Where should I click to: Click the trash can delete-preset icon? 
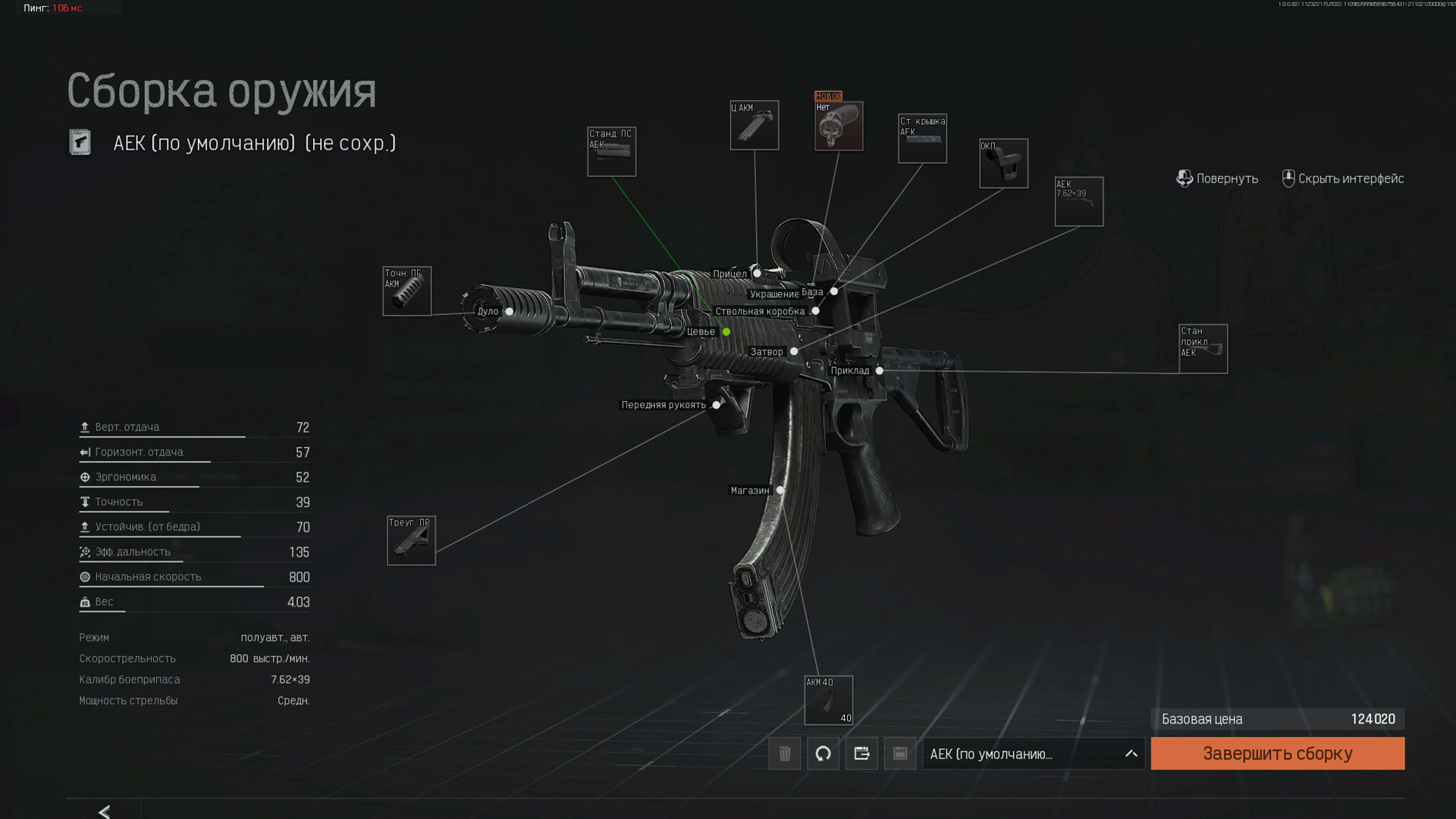tap(784, 754)
